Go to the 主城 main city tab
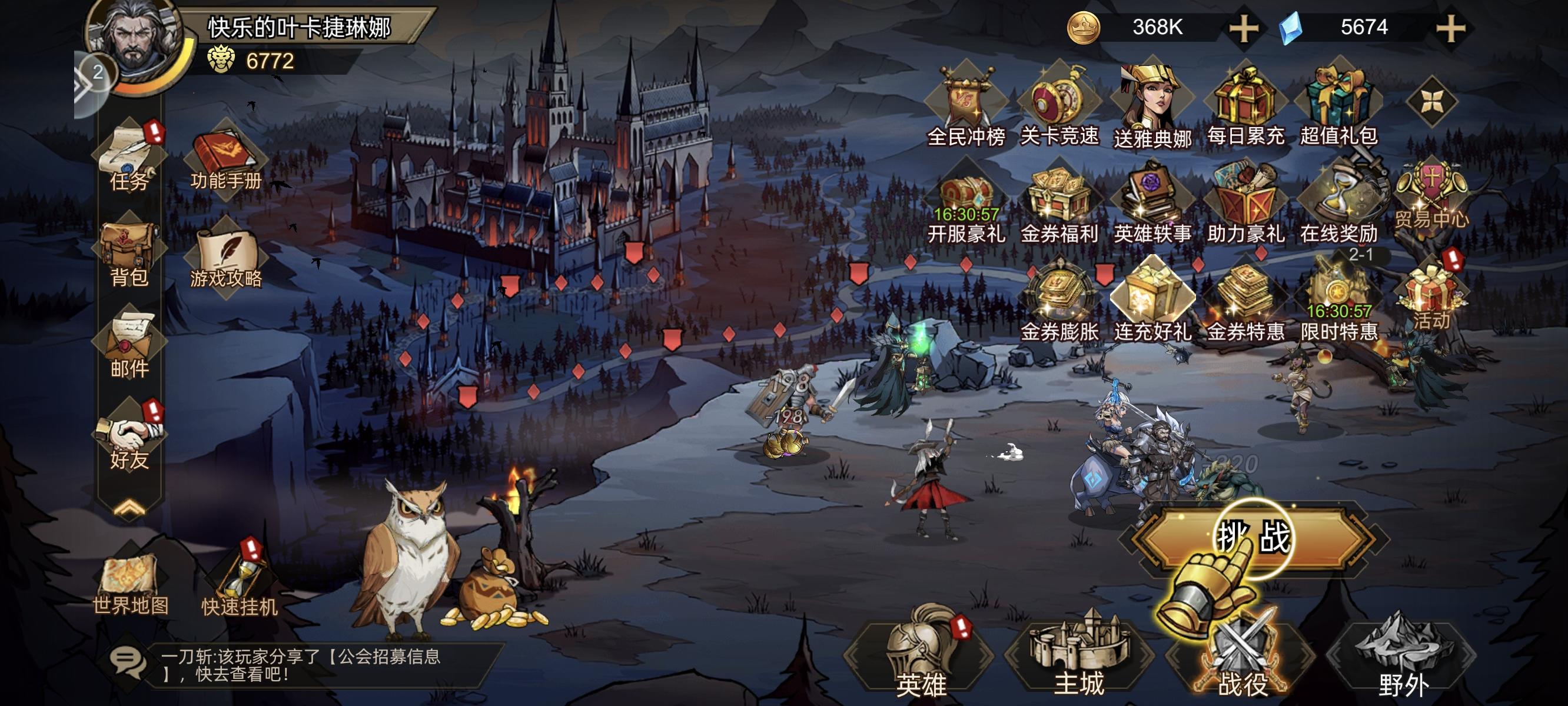The width and height of the screenshot is (1568, 706). click(1079, 658)
